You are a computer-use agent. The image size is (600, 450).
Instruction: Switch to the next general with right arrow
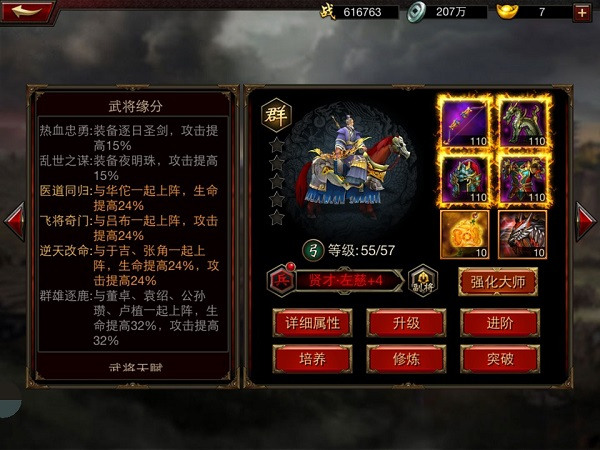(x=585, y=223)
